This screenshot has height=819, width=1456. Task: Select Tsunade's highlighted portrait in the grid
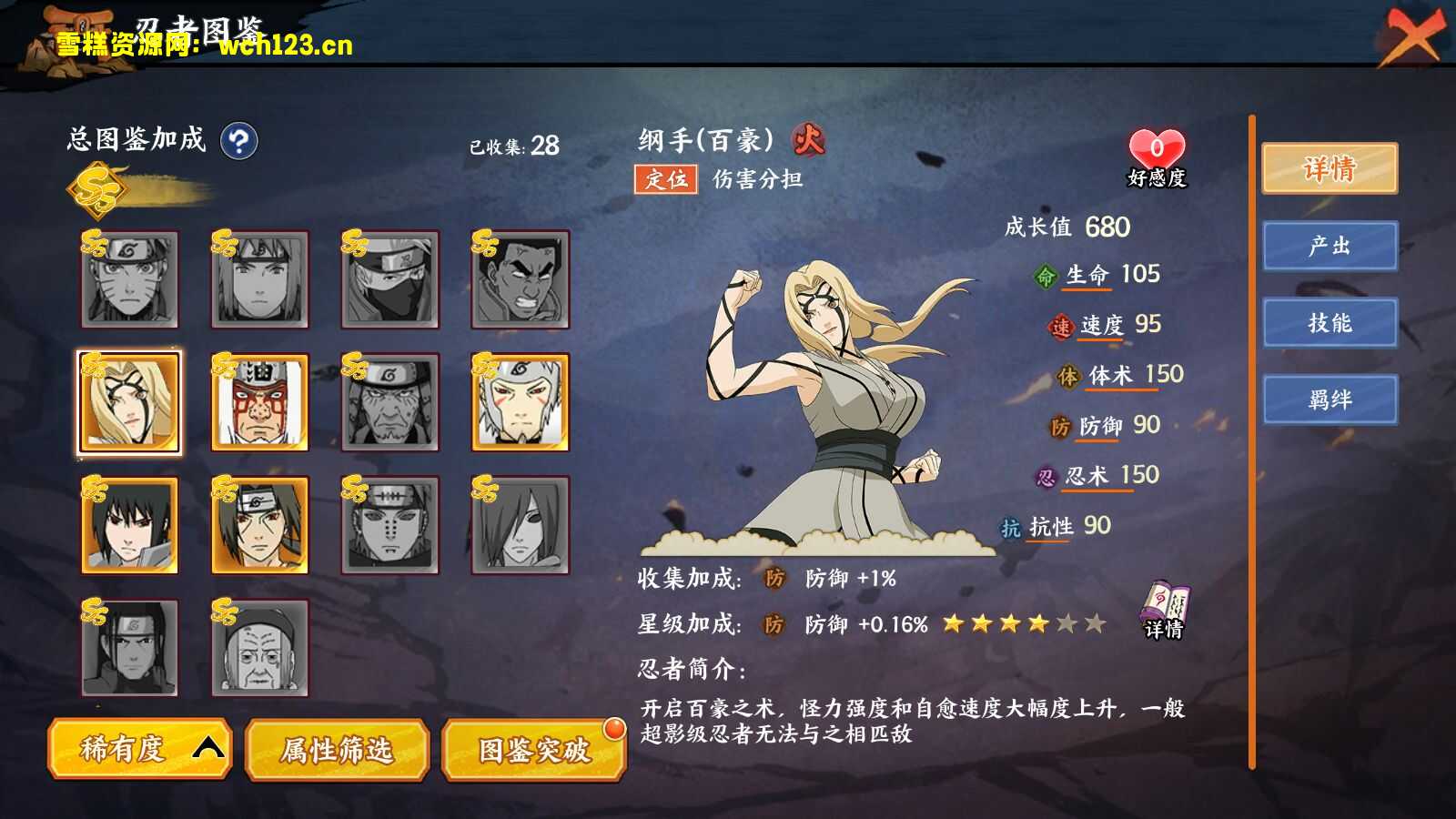click(129, 401)
